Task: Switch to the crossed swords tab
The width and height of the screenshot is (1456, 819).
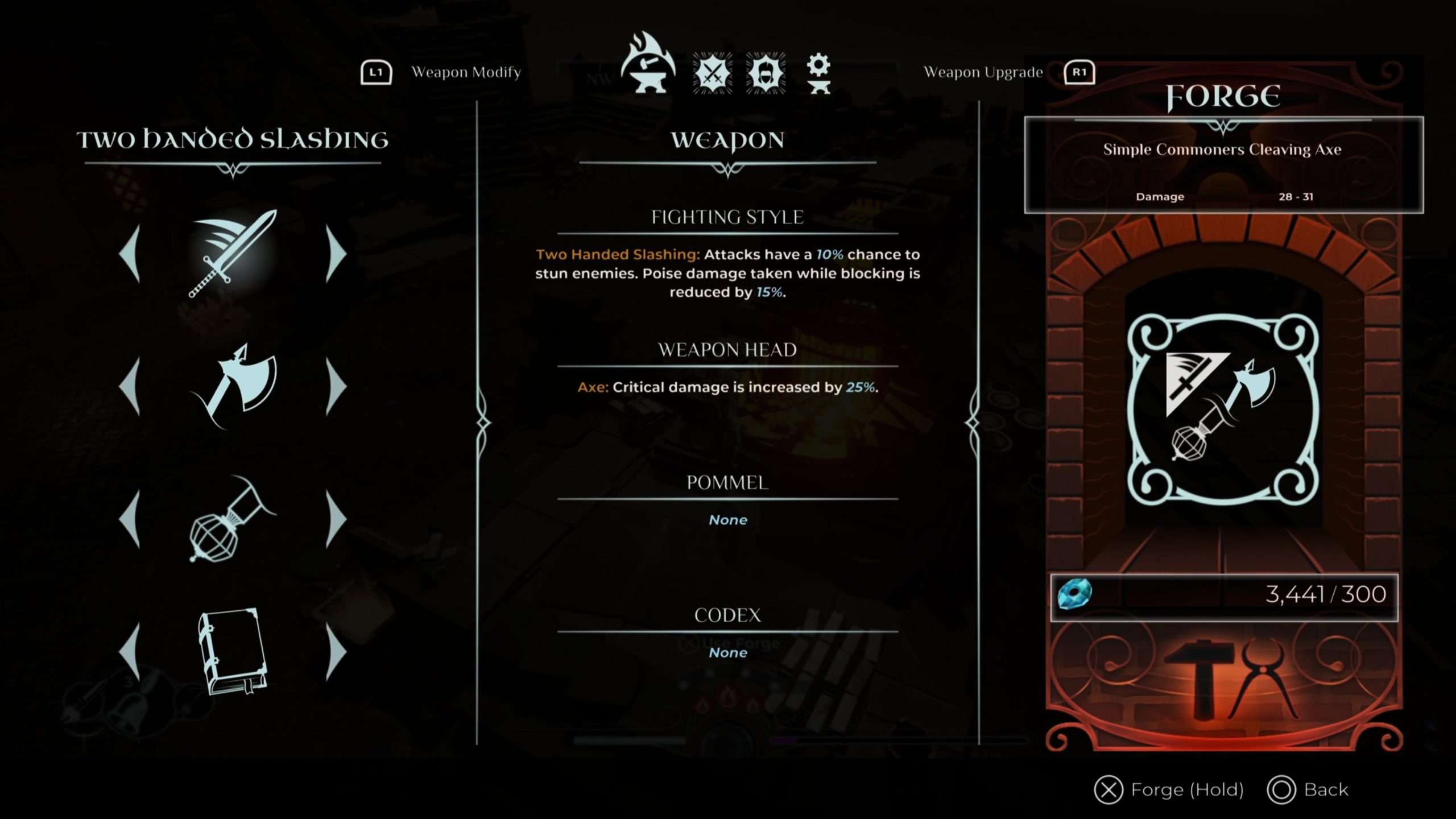Action: click(x=712, y=73)
